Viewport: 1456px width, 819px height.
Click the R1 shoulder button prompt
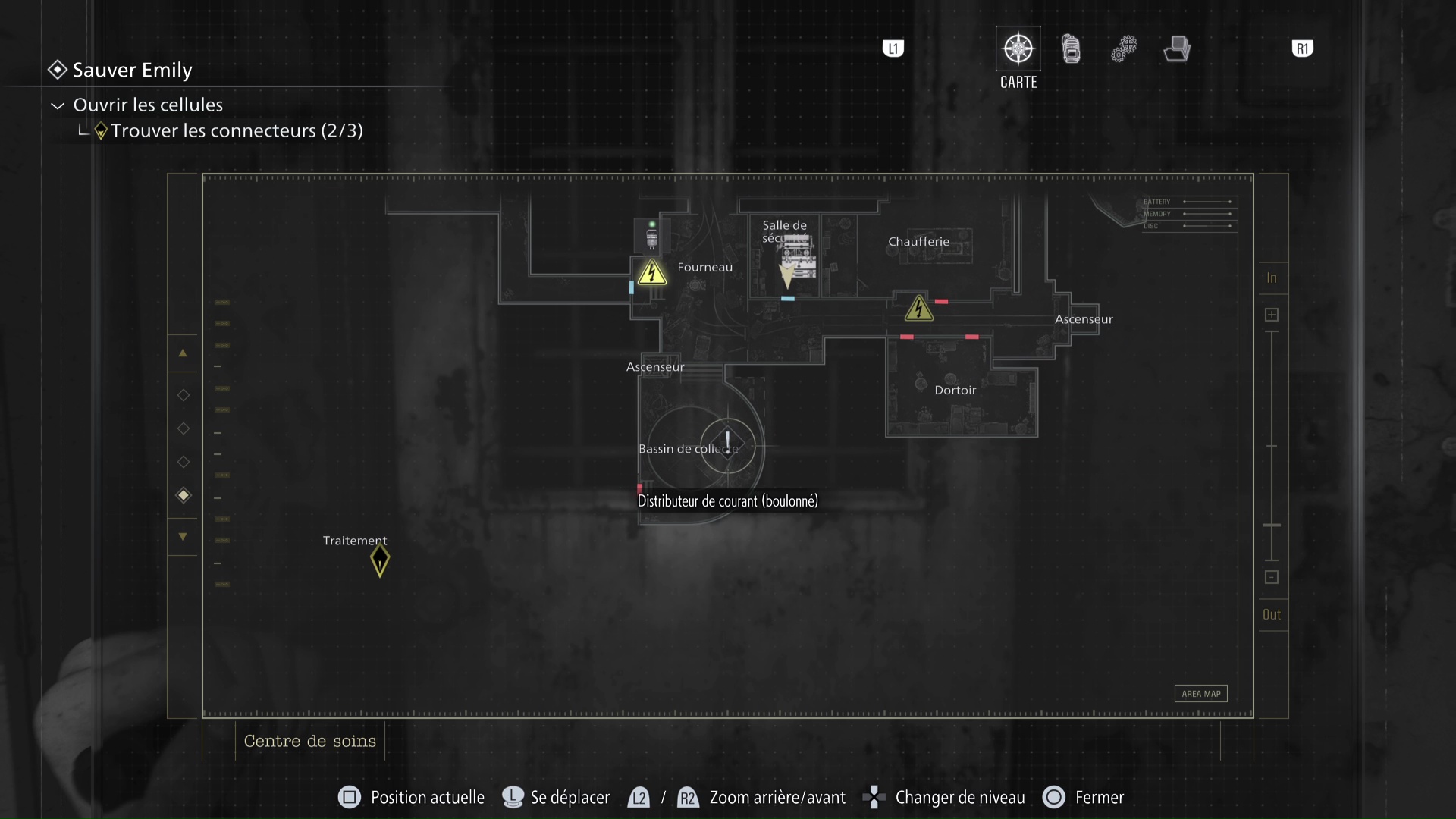[x=1302, y=48]
